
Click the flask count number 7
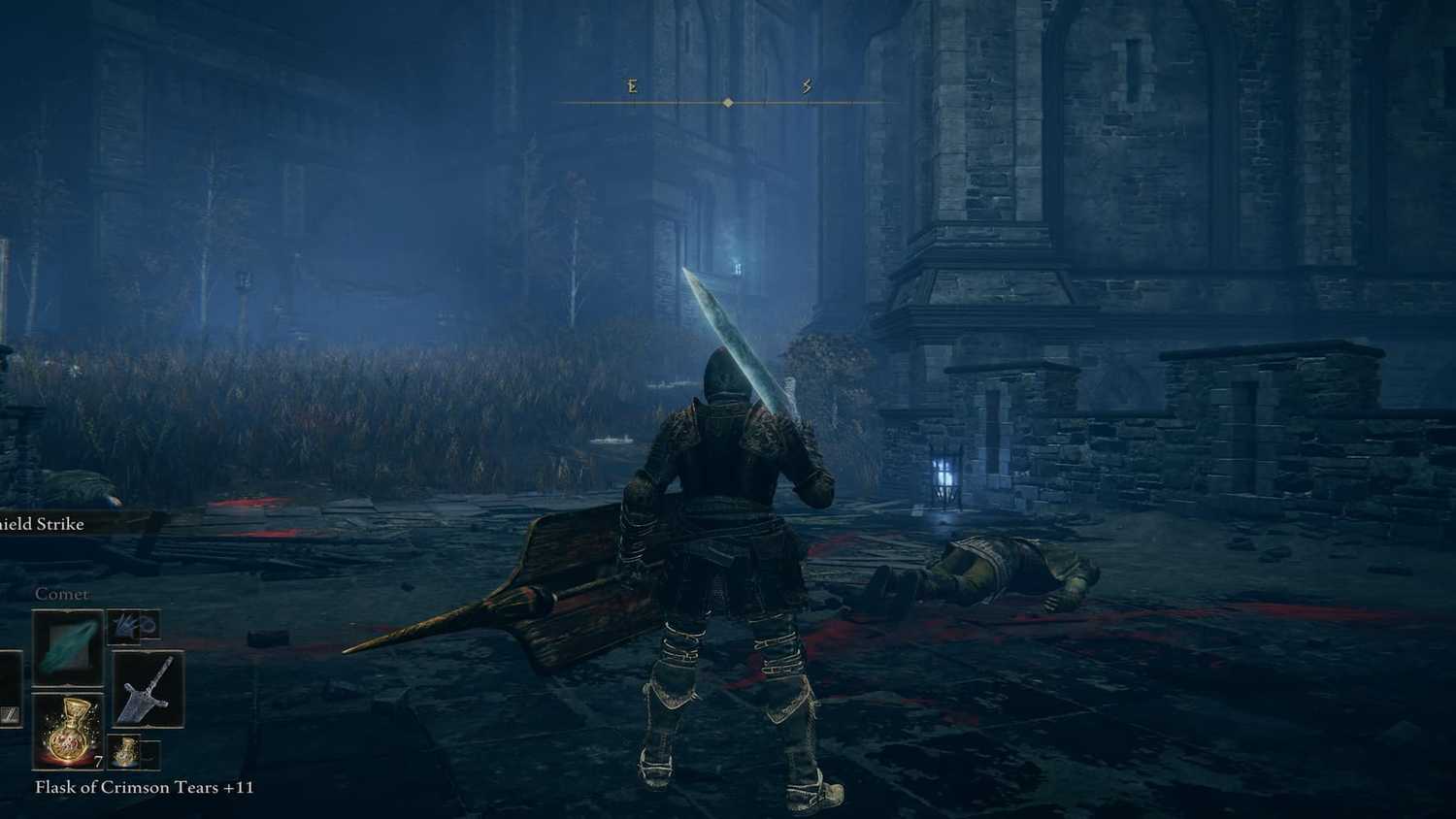[97, 762]
